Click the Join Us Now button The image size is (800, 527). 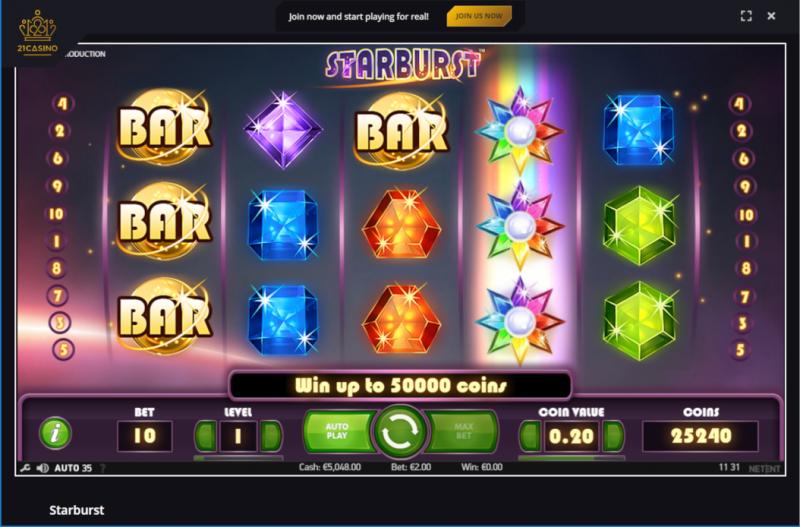(479, 16)
